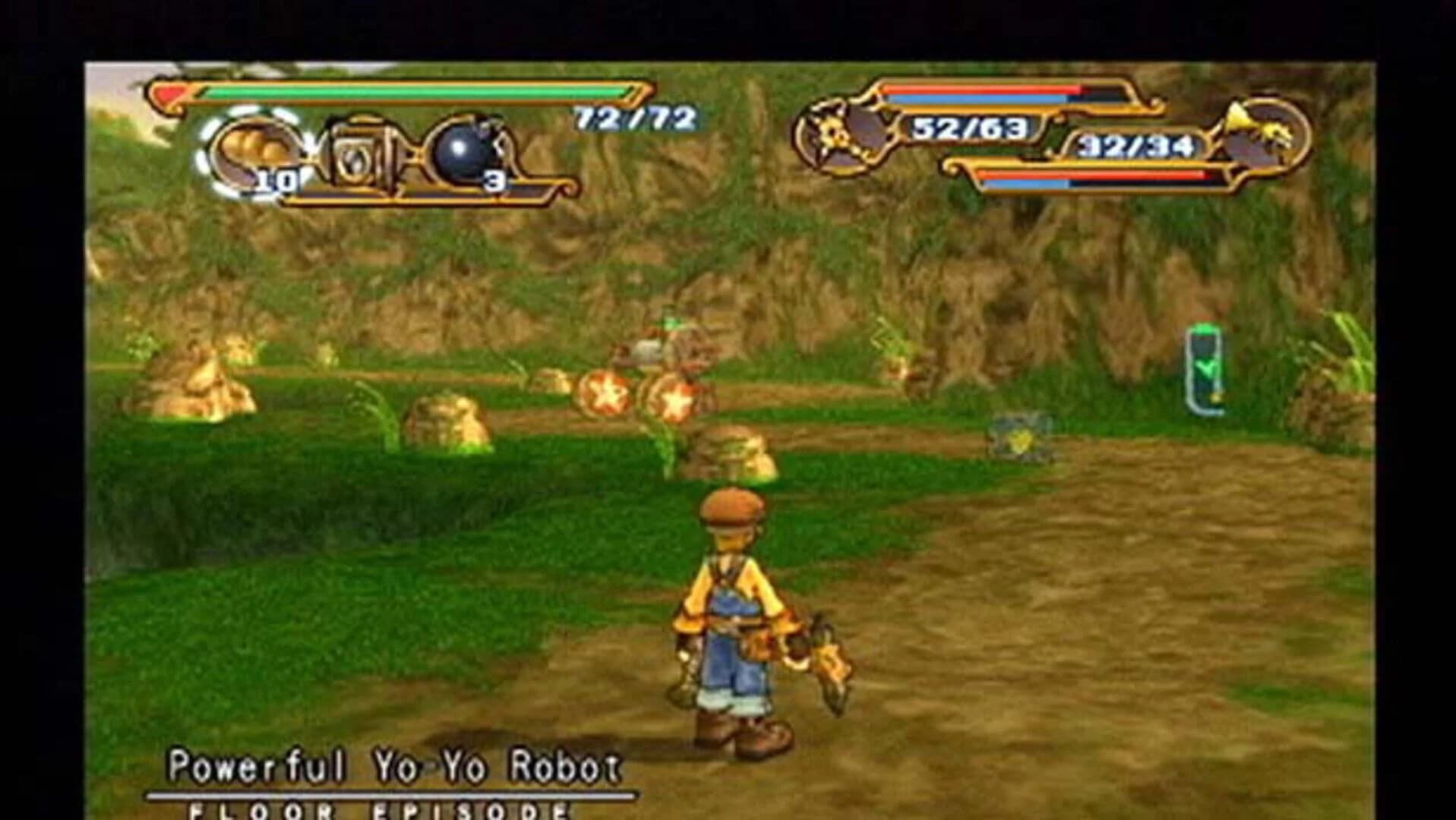
Task: Click the green health bar at top
Action: [x=410, y=91]
